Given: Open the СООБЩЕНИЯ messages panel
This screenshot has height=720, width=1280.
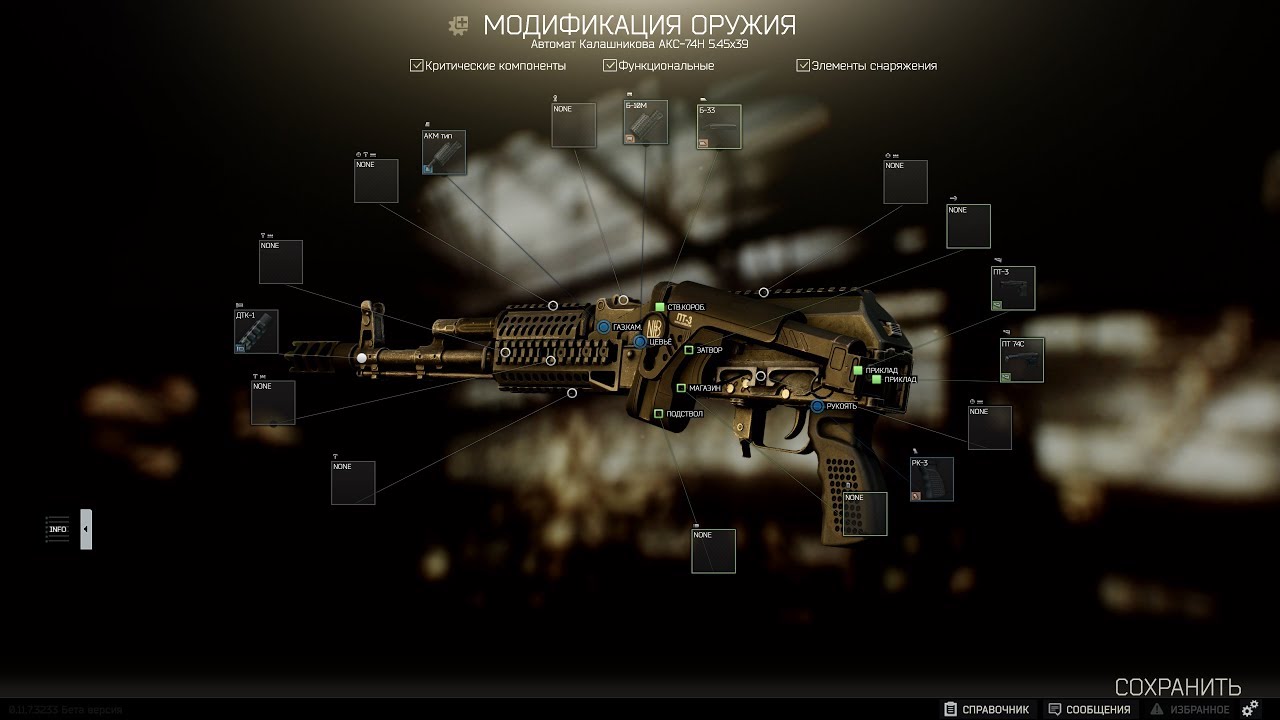Looking at the screenshot, I should [1089, 709].
